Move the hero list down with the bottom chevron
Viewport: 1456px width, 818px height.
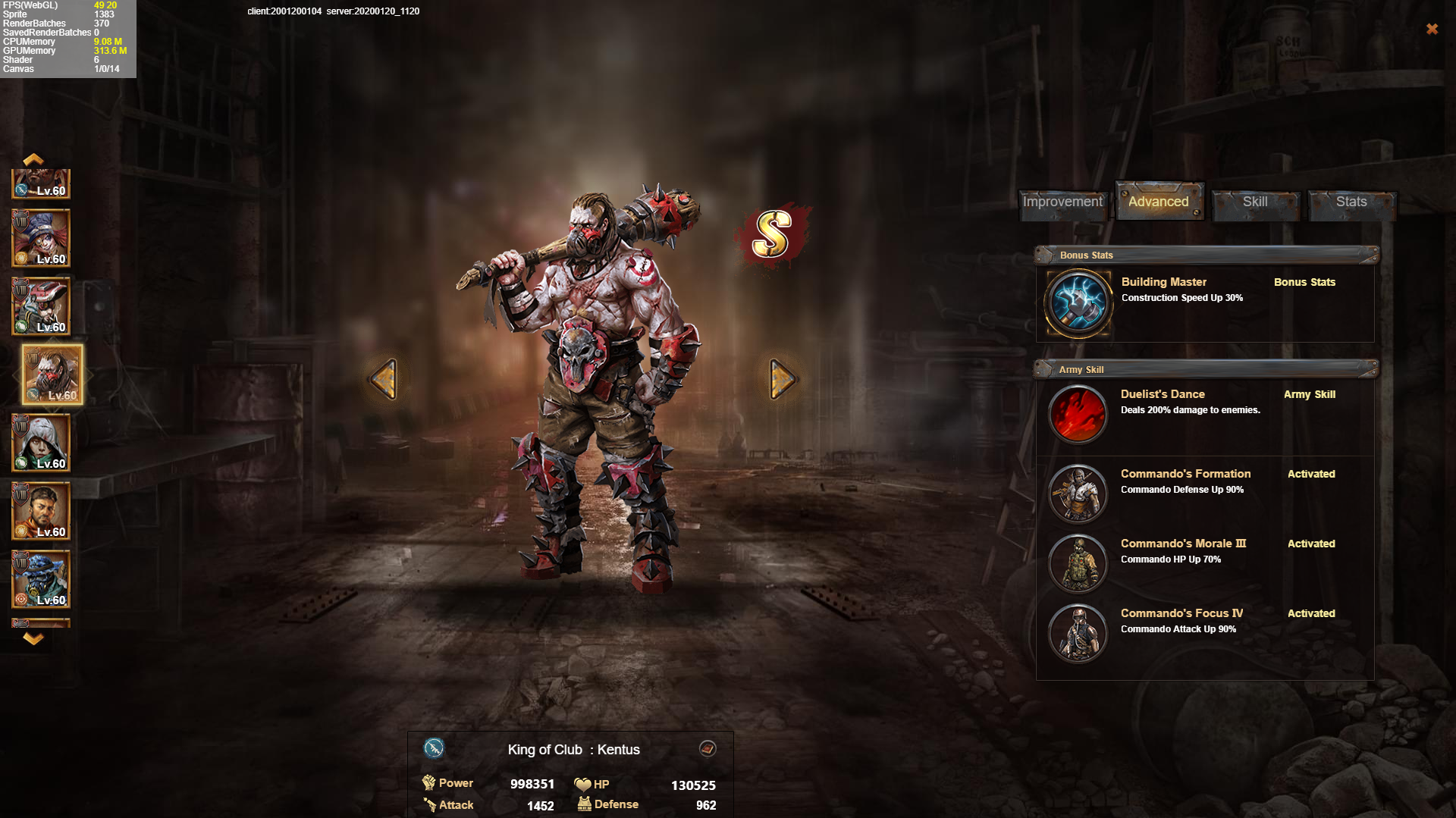[33, 638]
